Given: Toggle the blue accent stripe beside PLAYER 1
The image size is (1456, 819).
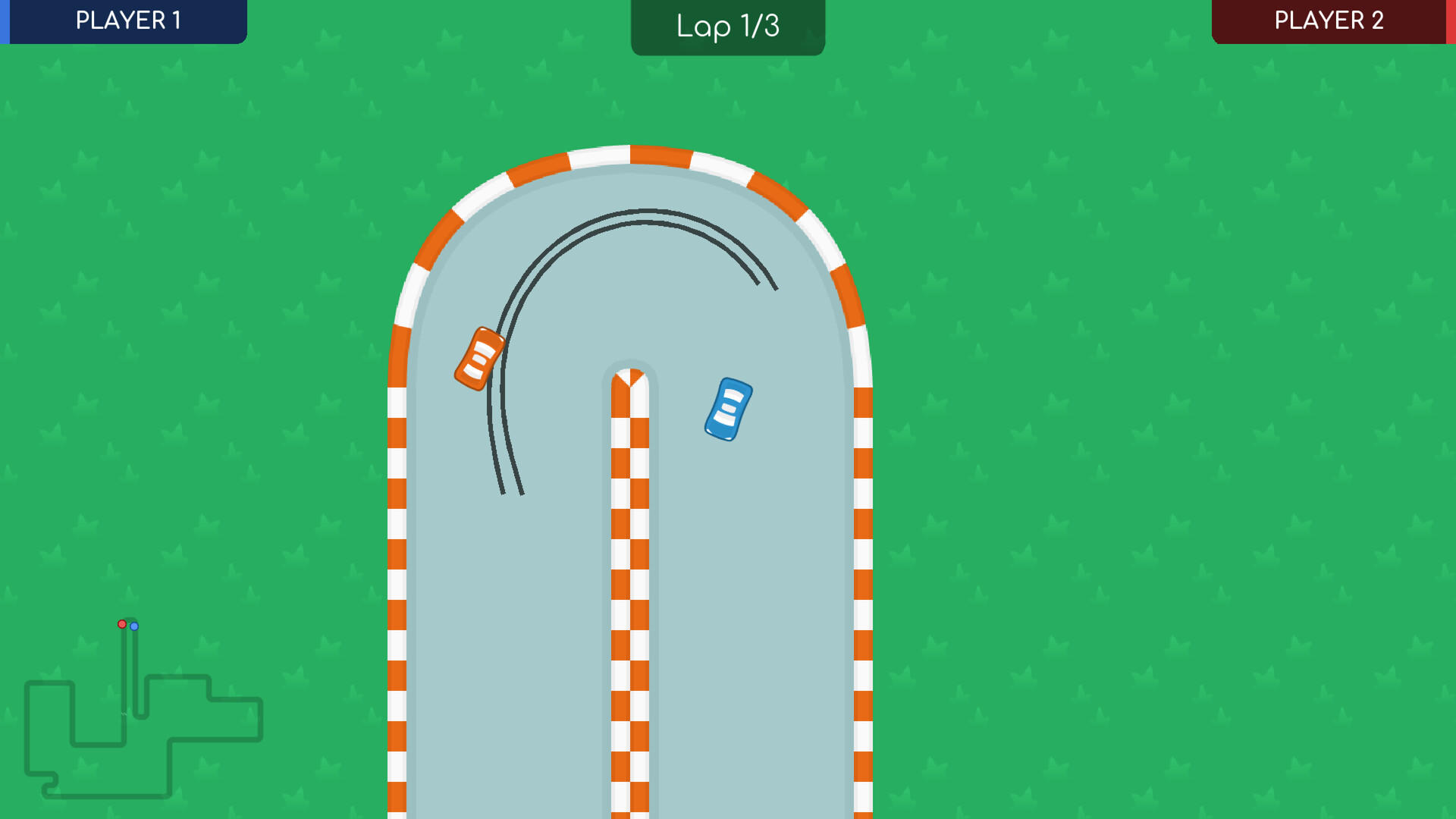Looking at the screenshot, I should 3,21.
